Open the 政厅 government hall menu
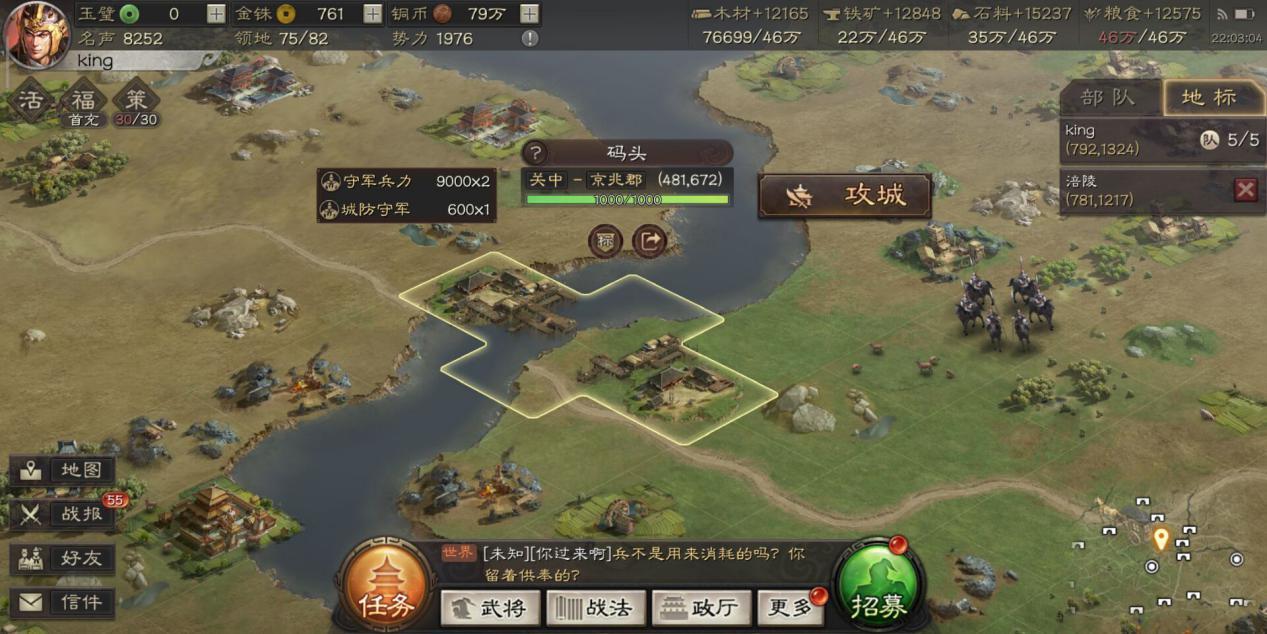The width and height of the screenshot is (1267, 634). pos(701,607)
